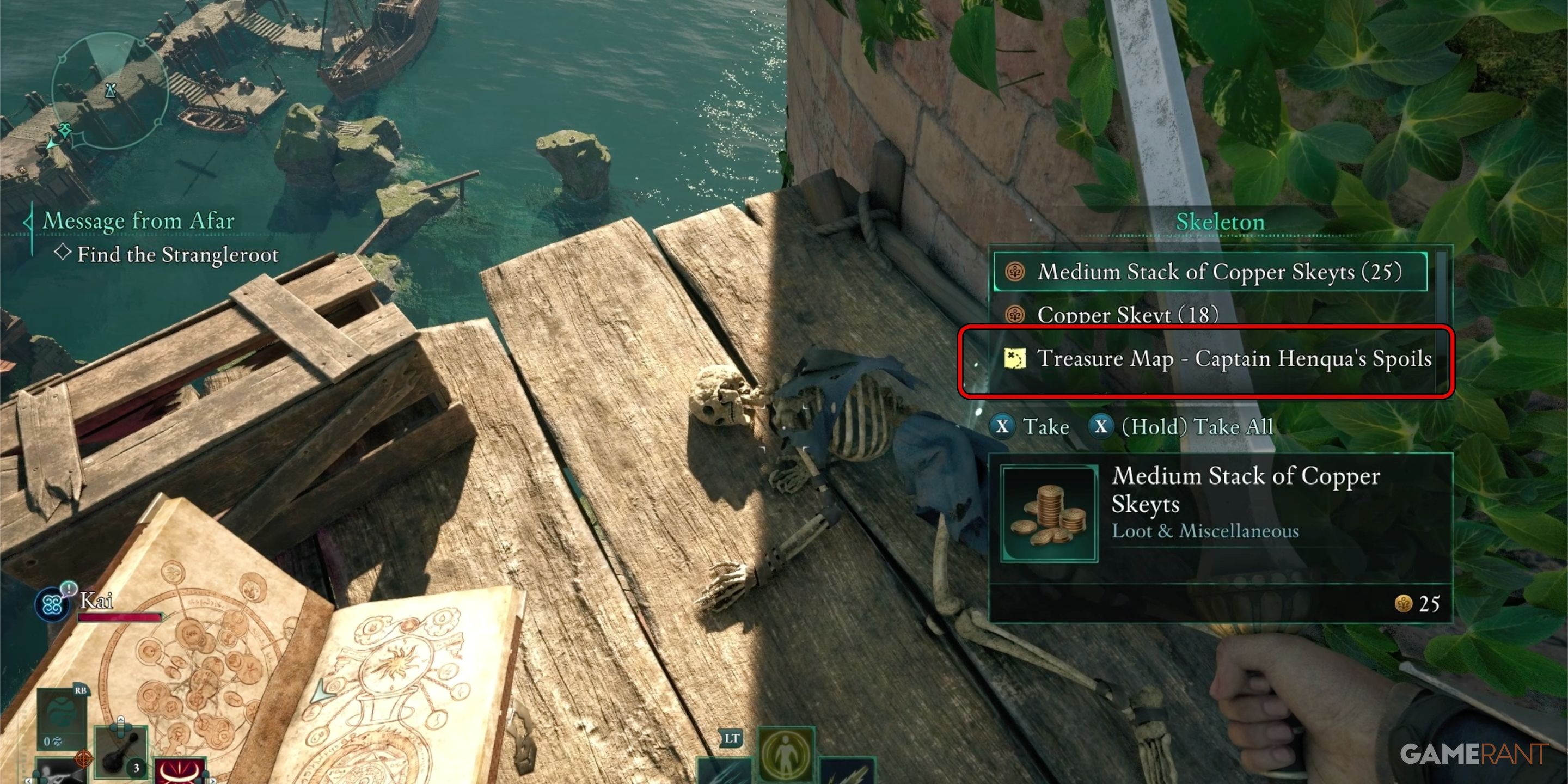The height and width of the screenshot is (784, 1568).
Task: Click the up chevron above the club quick slot
Action: 120,720
